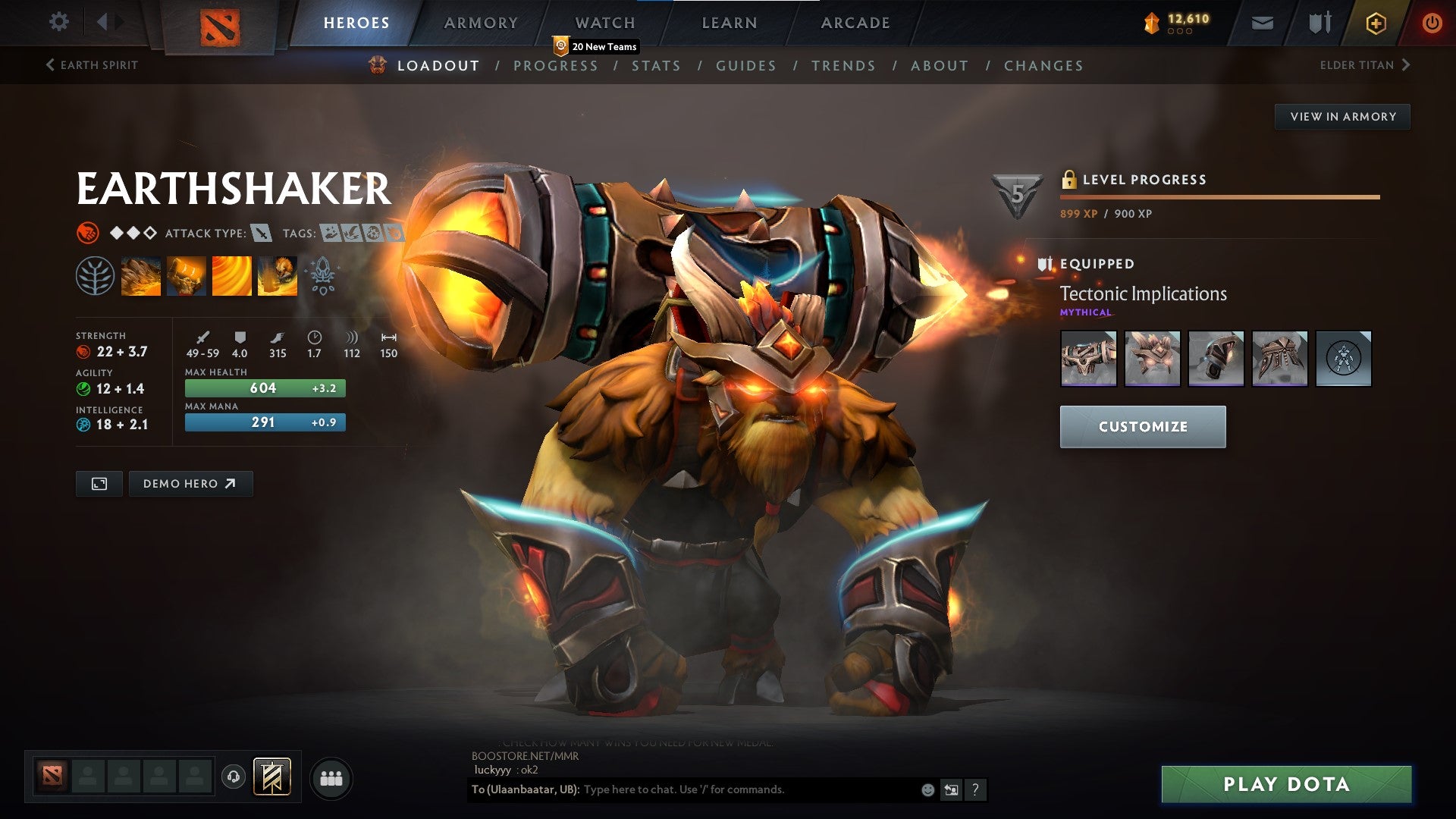Select the Fissure ability icon
1456x819 pixels.
141,275
